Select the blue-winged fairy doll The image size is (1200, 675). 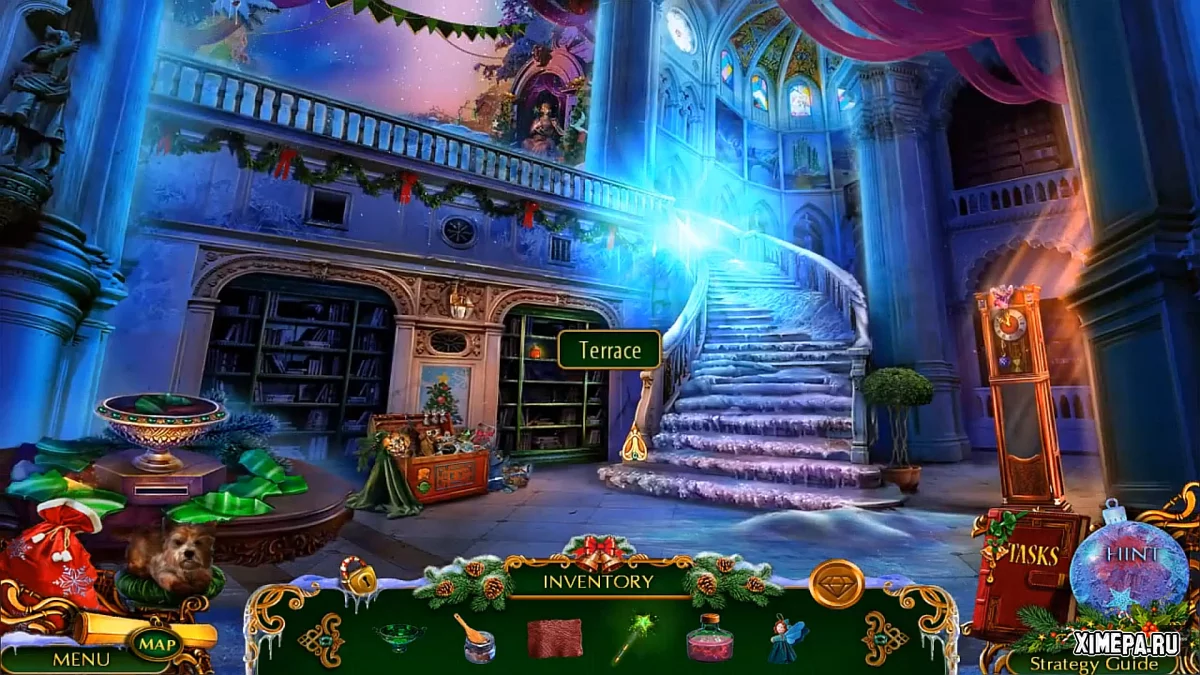pos(787,638)
